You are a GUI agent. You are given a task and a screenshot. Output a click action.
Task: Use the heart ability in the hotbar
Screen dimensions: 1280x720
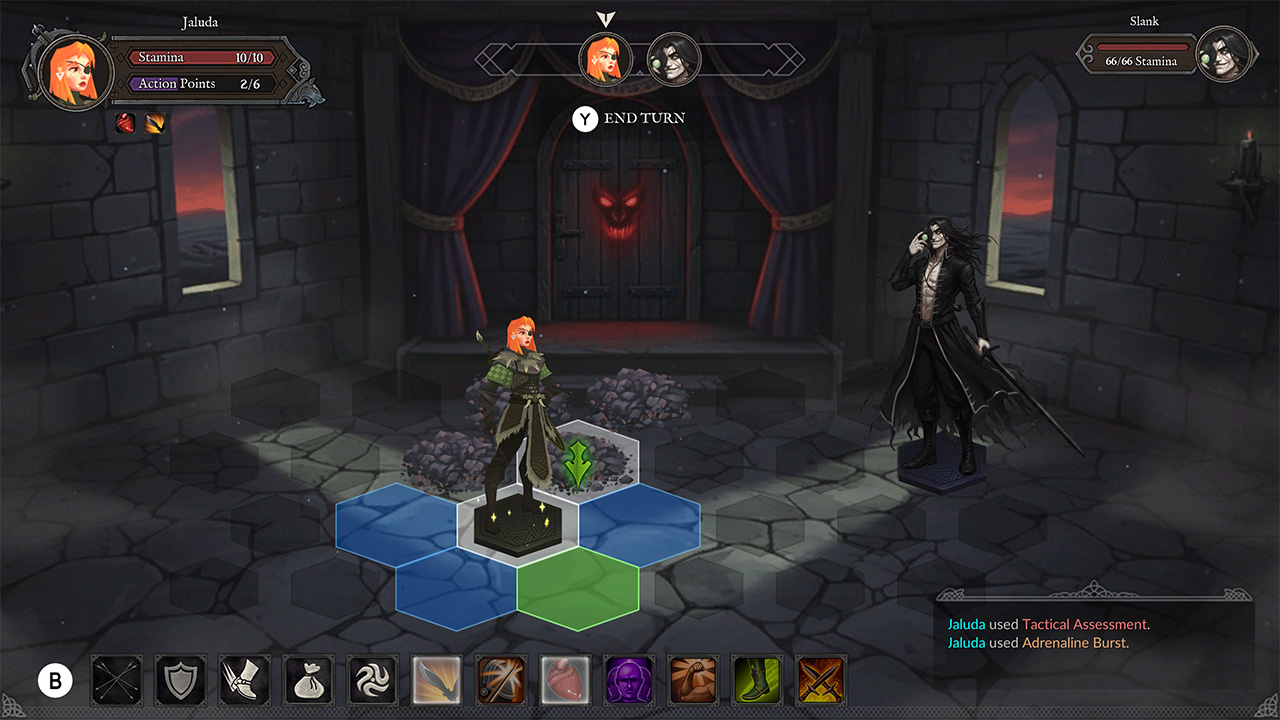[564, 680]
